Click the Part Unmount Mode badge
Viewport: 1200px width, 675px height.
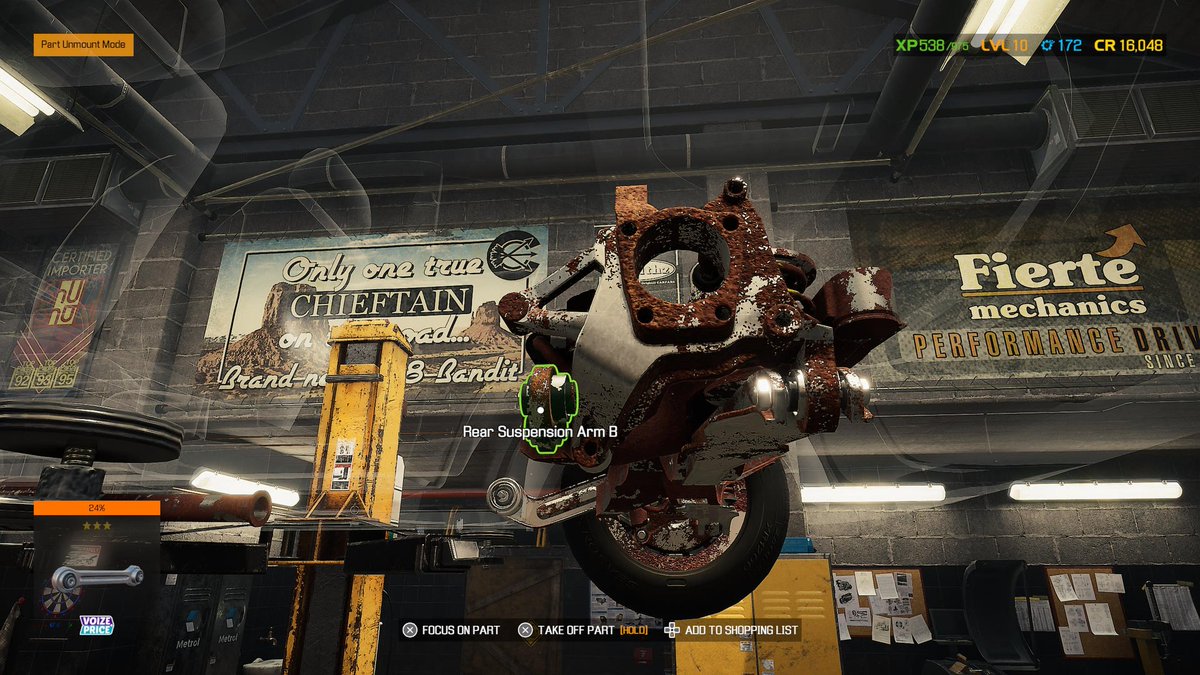click(x=83, y=46)
